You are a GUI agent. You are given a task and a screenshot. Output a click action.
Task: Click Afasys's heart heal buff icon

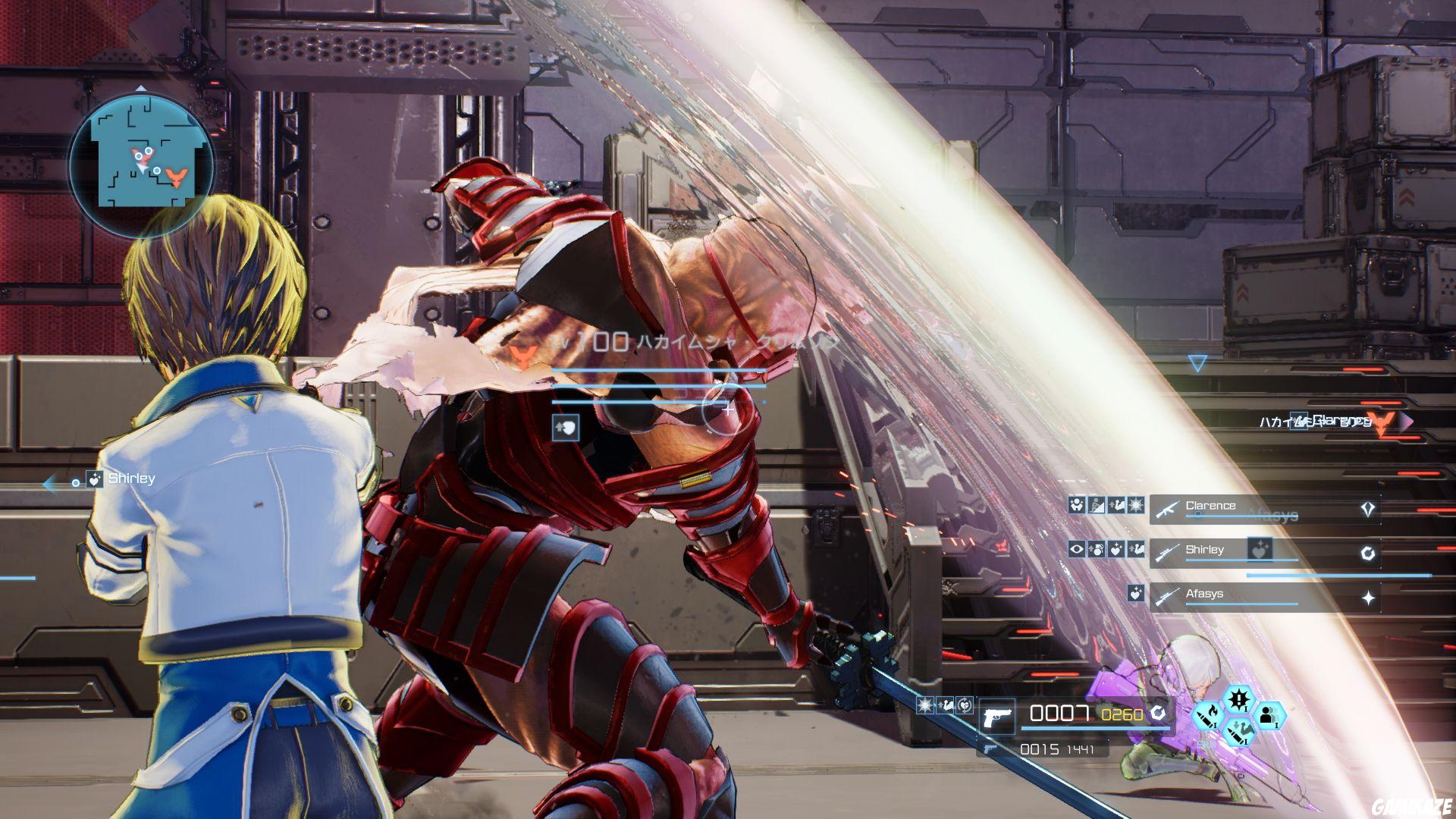click(x=1135, y=594)
